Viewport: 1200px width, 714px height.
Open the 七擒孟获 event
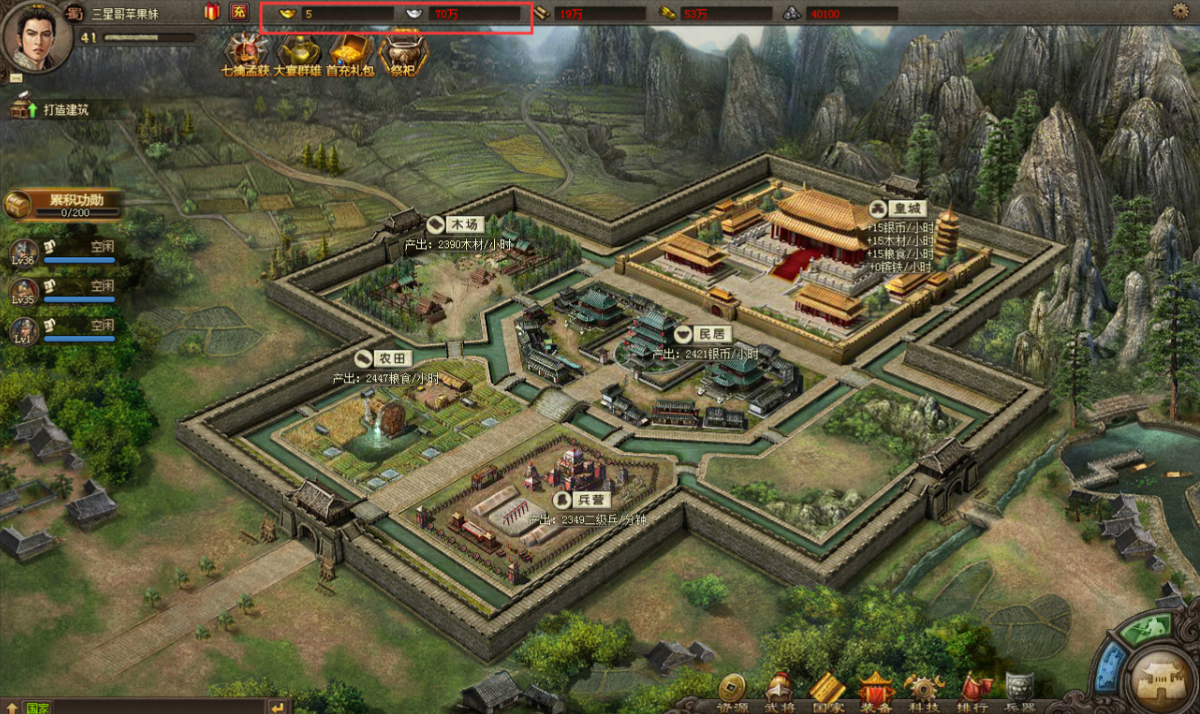(x=244, y=52)
